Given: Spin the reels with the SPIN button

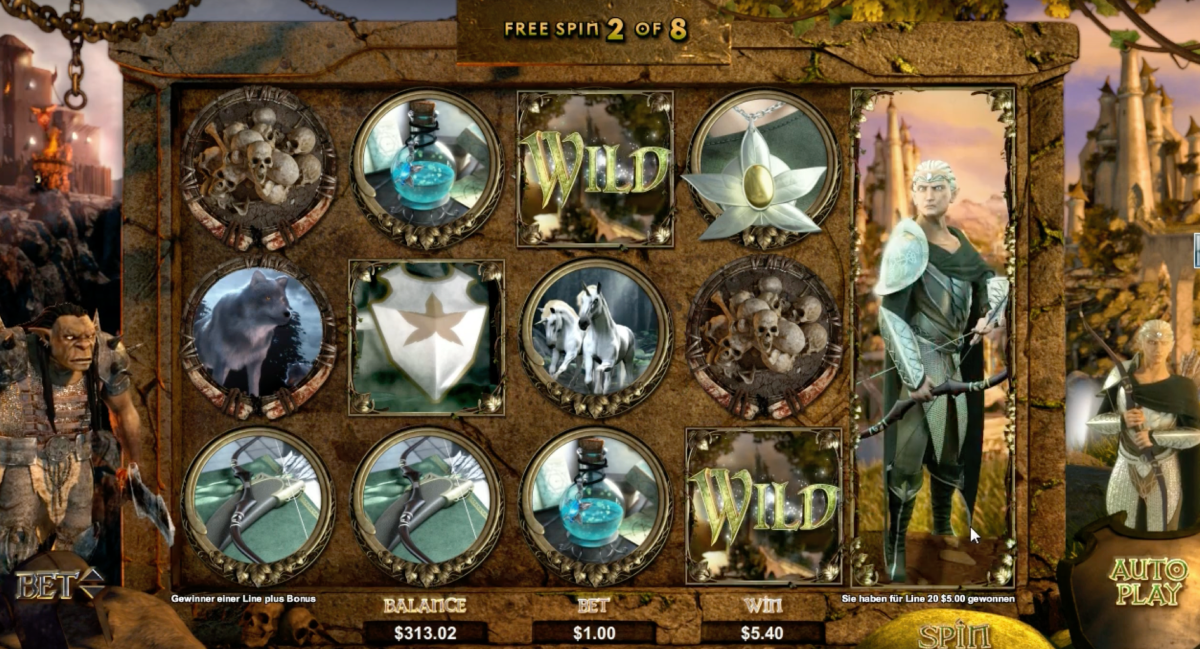Looking at the screenshot, I should coord(954,634).
